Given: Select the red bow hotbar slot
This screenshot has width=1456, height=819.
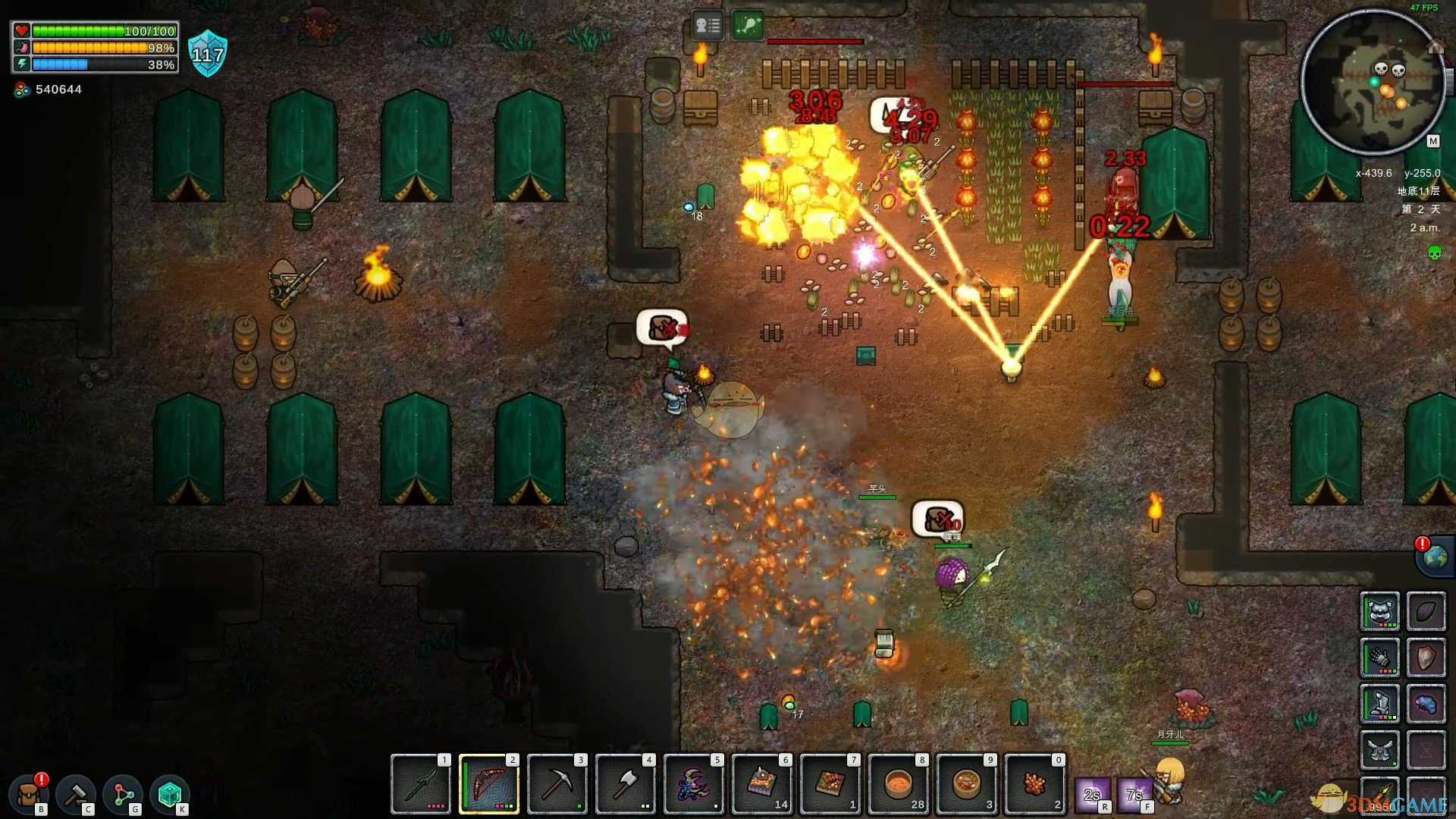Looking at the screenshot, I should tap(489, 783).
